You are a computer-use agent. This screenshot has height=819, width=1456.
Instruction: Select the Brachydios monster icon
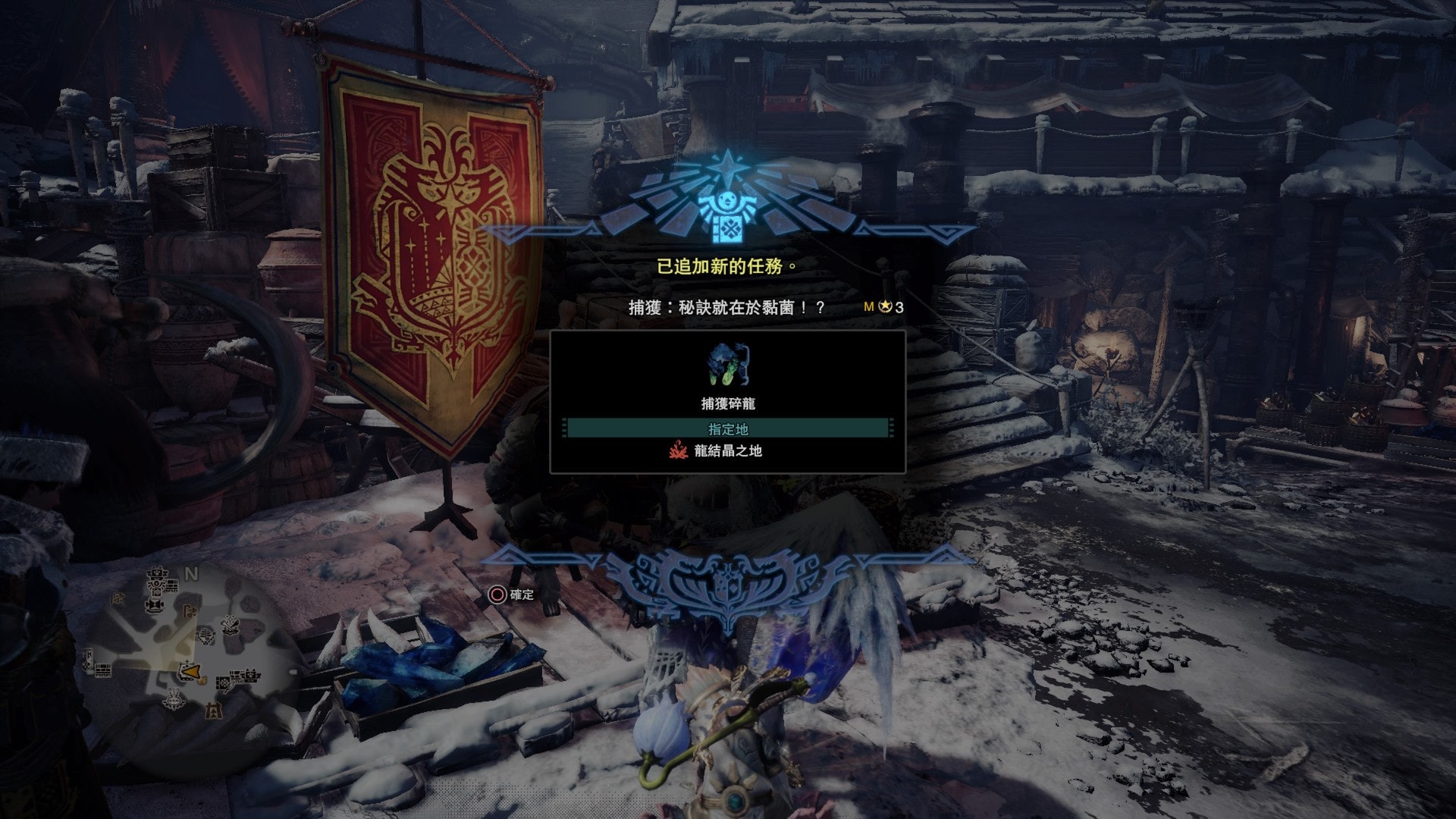coord(728,365)
